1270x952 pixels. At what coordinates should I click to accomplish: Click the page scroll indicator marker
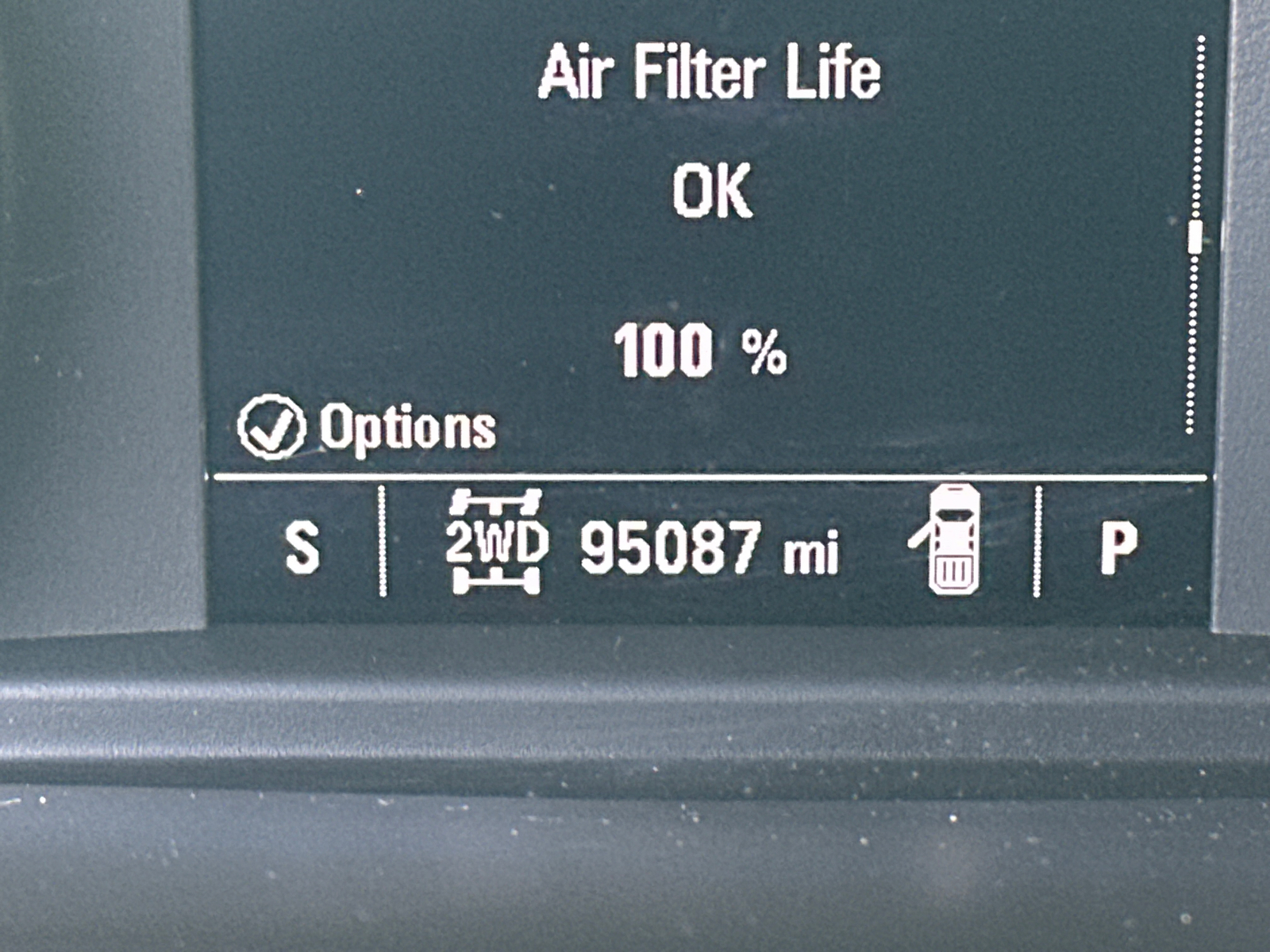pos(1195,237)
